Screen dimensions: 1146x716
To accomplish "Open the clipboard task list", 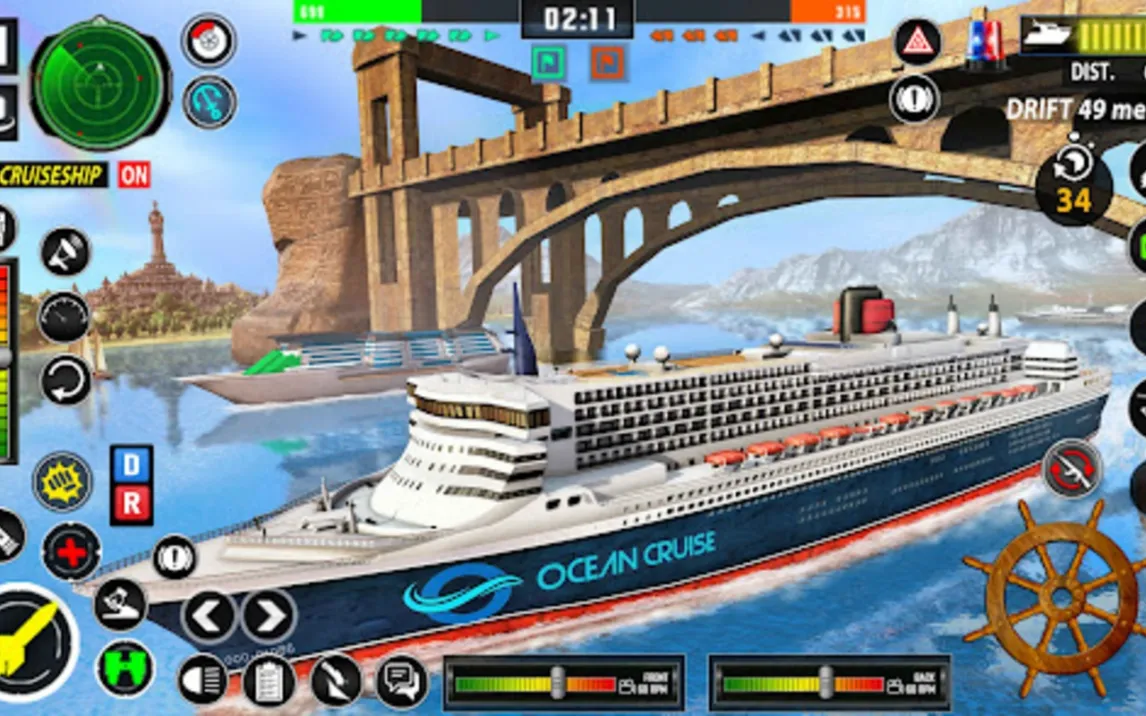I will [x=268, y=681].
